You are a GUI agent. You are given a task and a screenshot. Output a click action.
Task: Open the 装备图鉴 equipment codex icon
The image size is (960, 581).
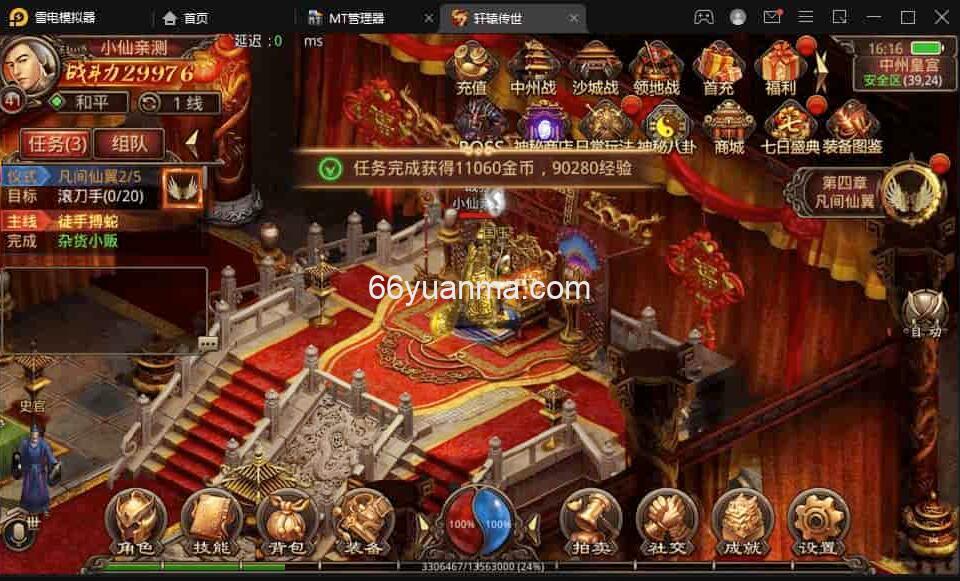854,126
